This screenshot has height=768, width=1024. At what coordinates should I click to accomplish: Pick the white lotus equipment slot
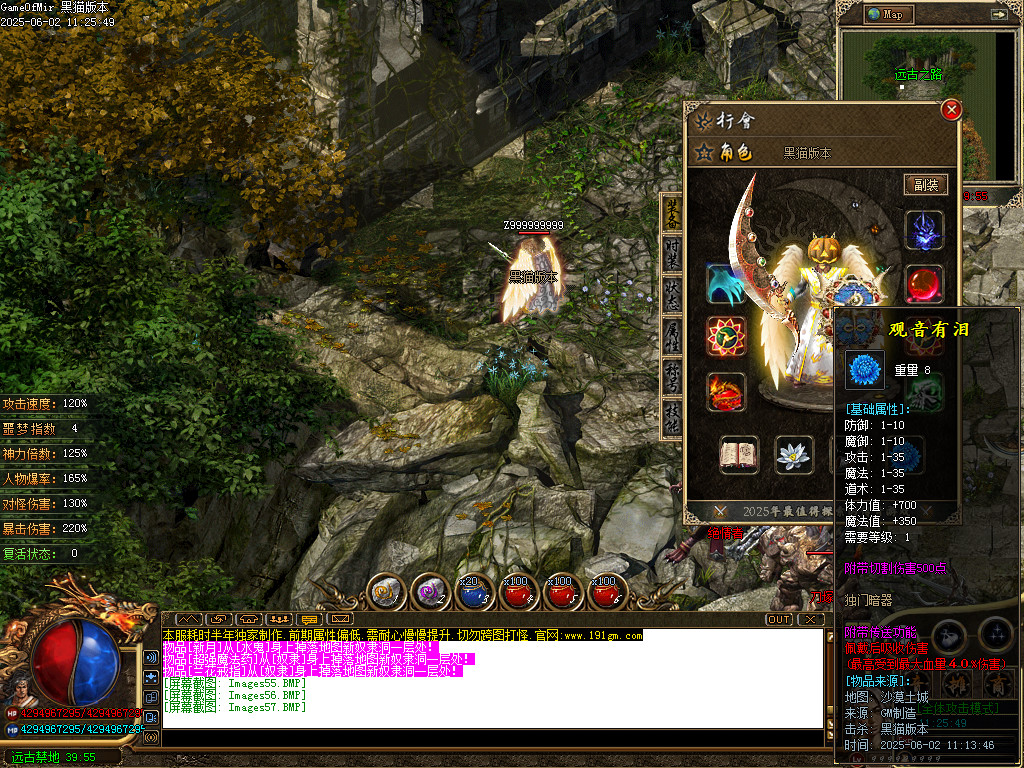pyautogui.click(x=794, y=454)
